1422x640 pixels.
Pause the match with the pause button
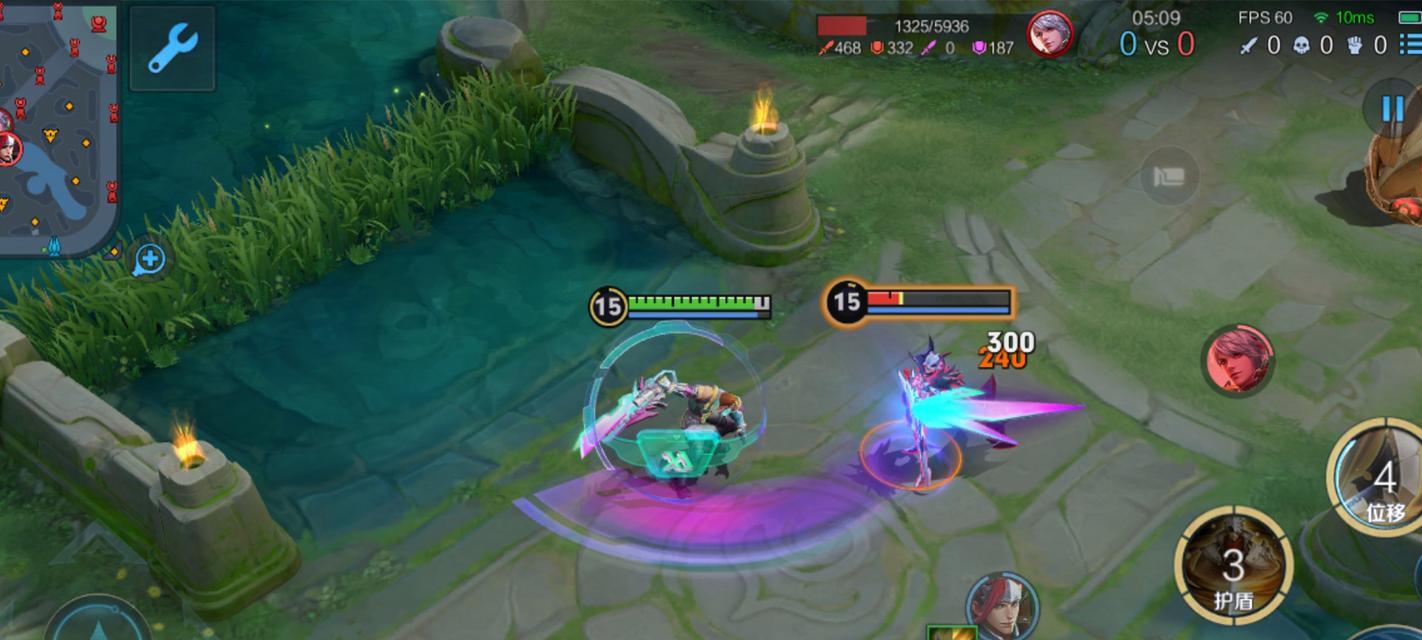[x=1391, y=108]
